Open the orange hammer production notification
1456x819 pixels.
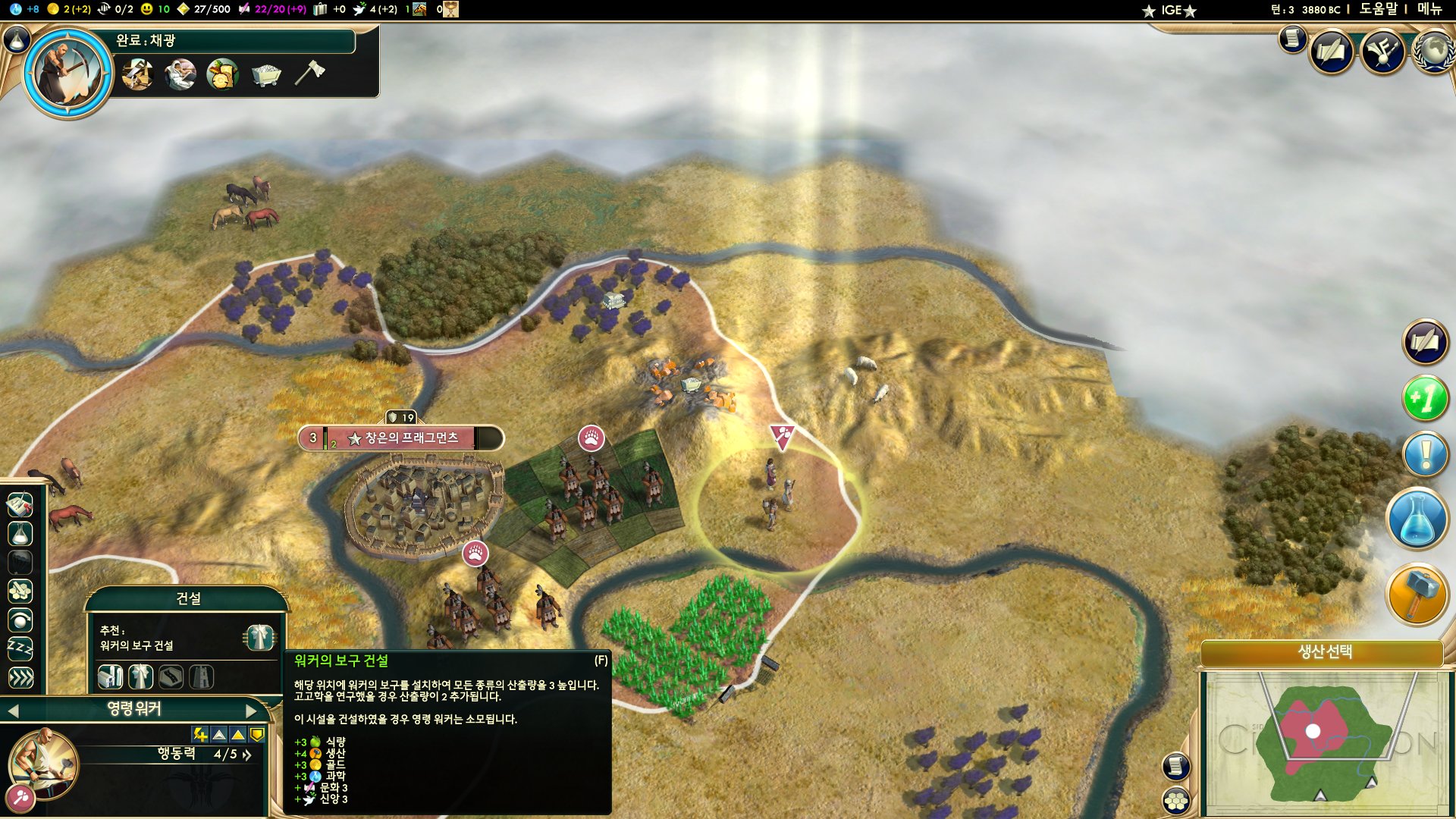pos(1417,595)
